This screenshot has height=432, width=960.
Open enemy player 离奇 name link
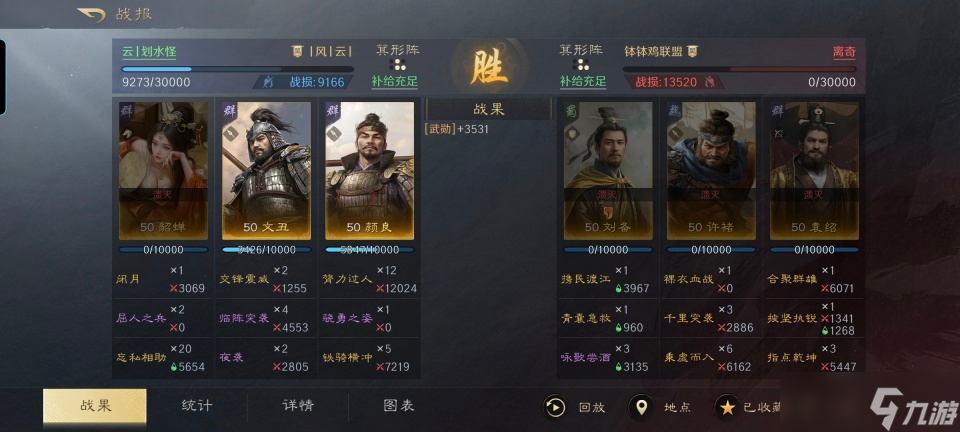click(x=844, y=52)
